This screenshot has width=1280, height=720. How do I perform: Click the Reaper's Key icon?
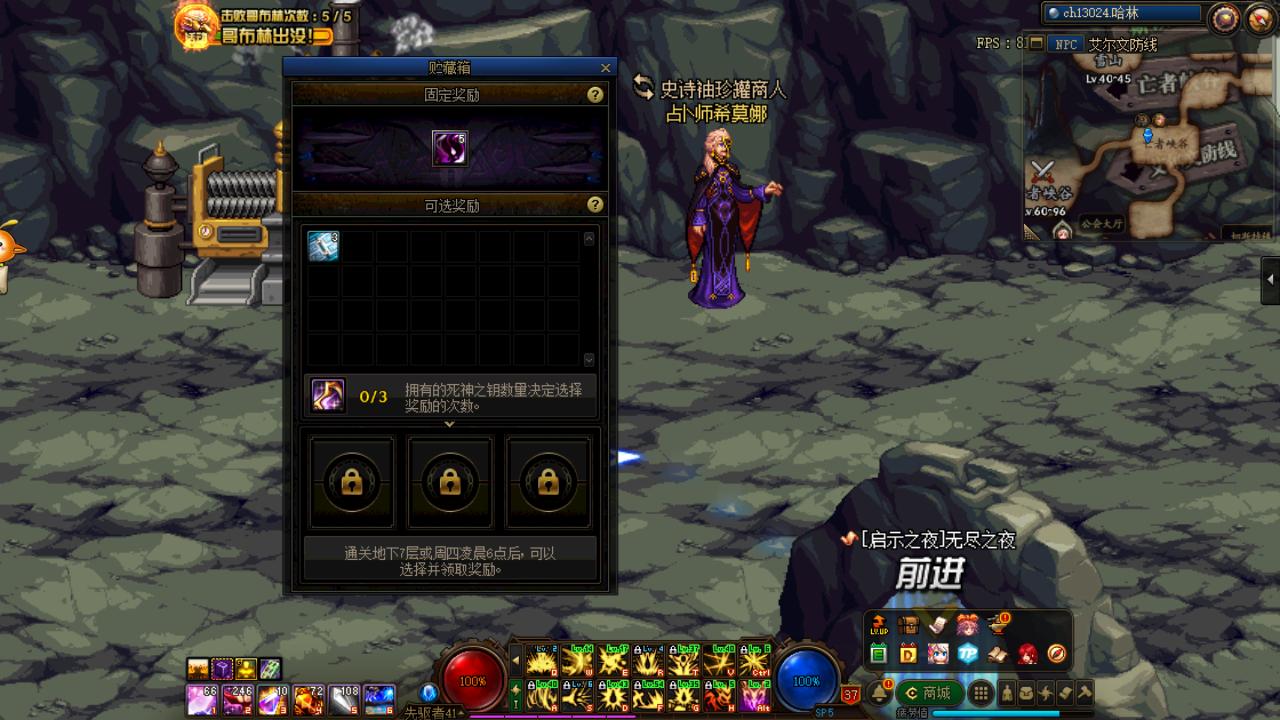click(328, 396)
